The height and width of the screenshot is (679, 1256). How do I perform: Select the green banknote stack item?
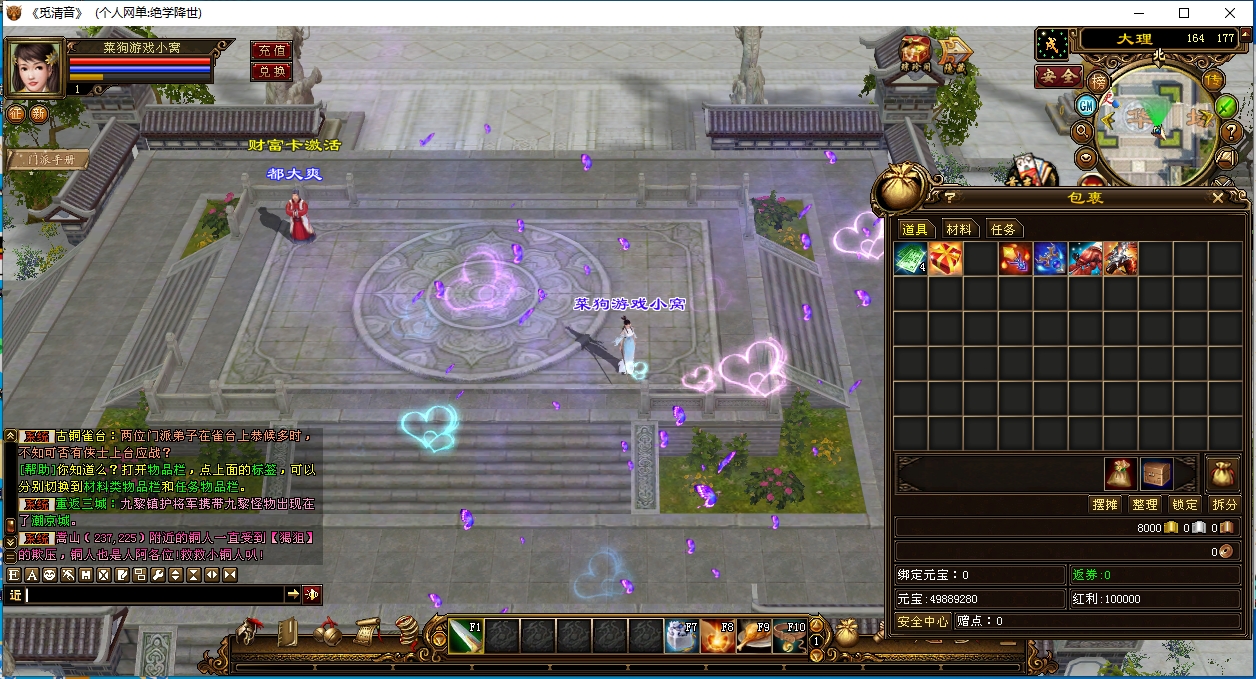[910, 259]
